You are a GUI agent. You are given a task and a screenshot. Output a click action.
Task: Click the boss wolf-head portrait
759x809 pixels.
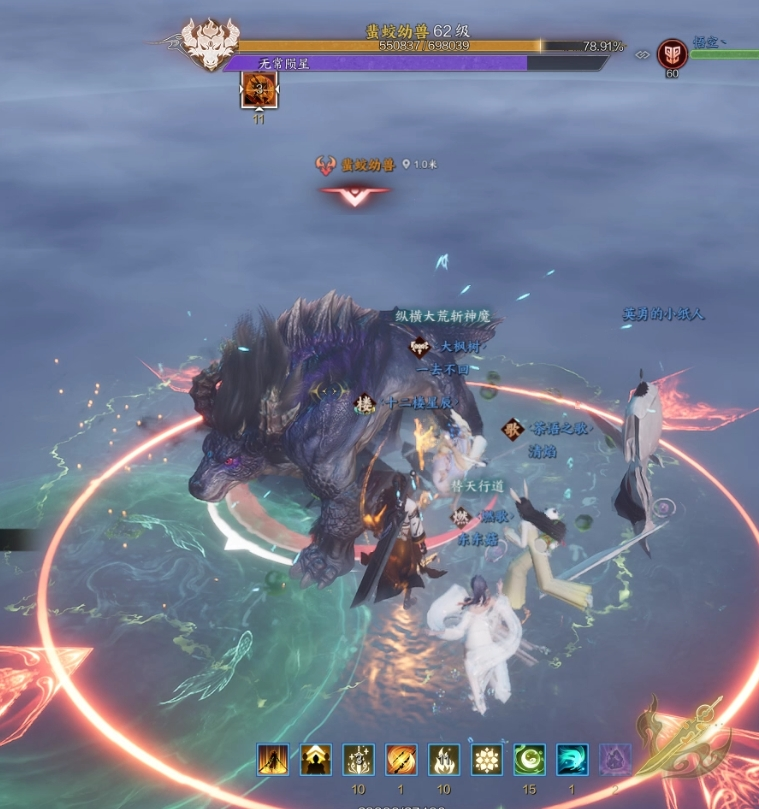tap(210, 46)
